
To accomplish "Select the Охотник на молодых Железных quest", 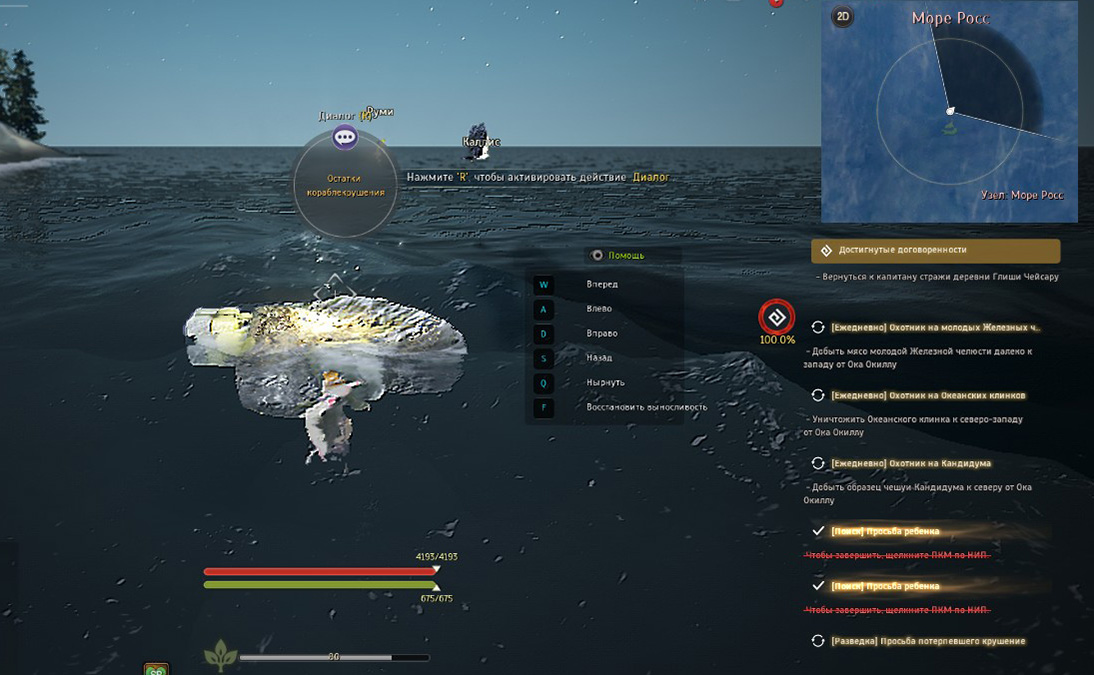I will coord(935,327).
